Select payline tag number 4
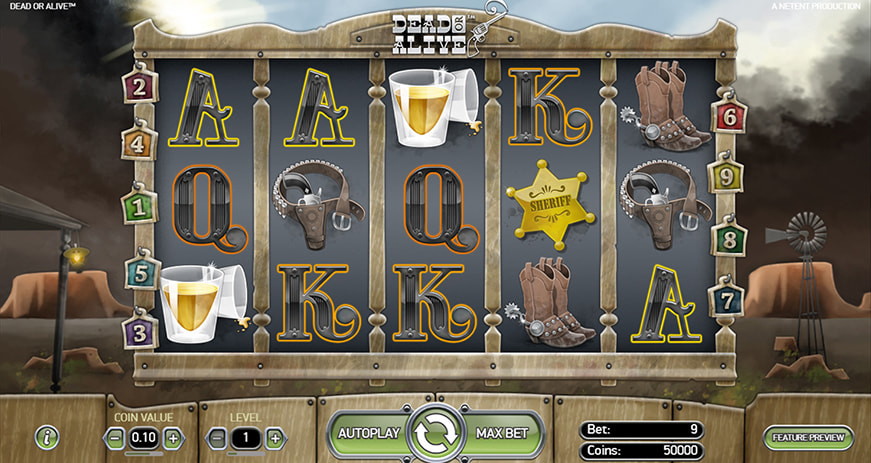This screenshot has height=463, width=871. coord(138,143)
